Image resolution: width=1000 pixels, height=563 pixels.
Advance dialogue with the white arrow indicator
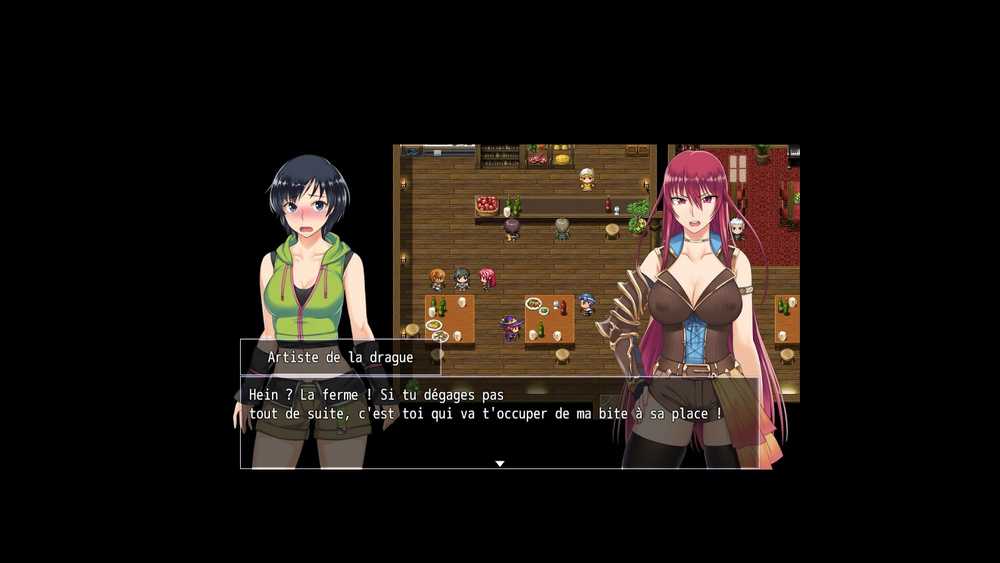tap(500, 463)
